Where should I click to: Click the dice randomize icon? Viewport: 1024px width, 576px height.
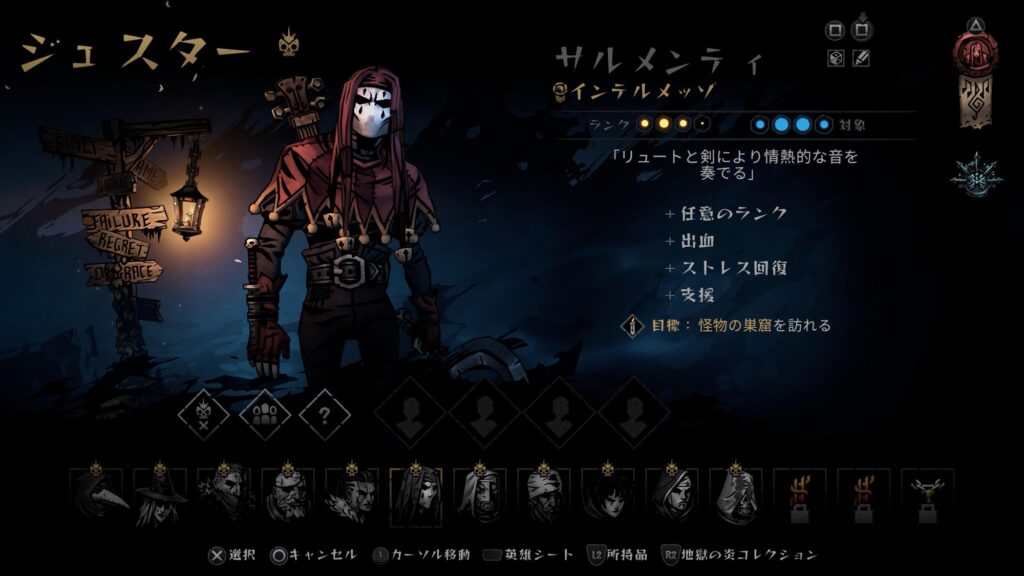point(835,58)
